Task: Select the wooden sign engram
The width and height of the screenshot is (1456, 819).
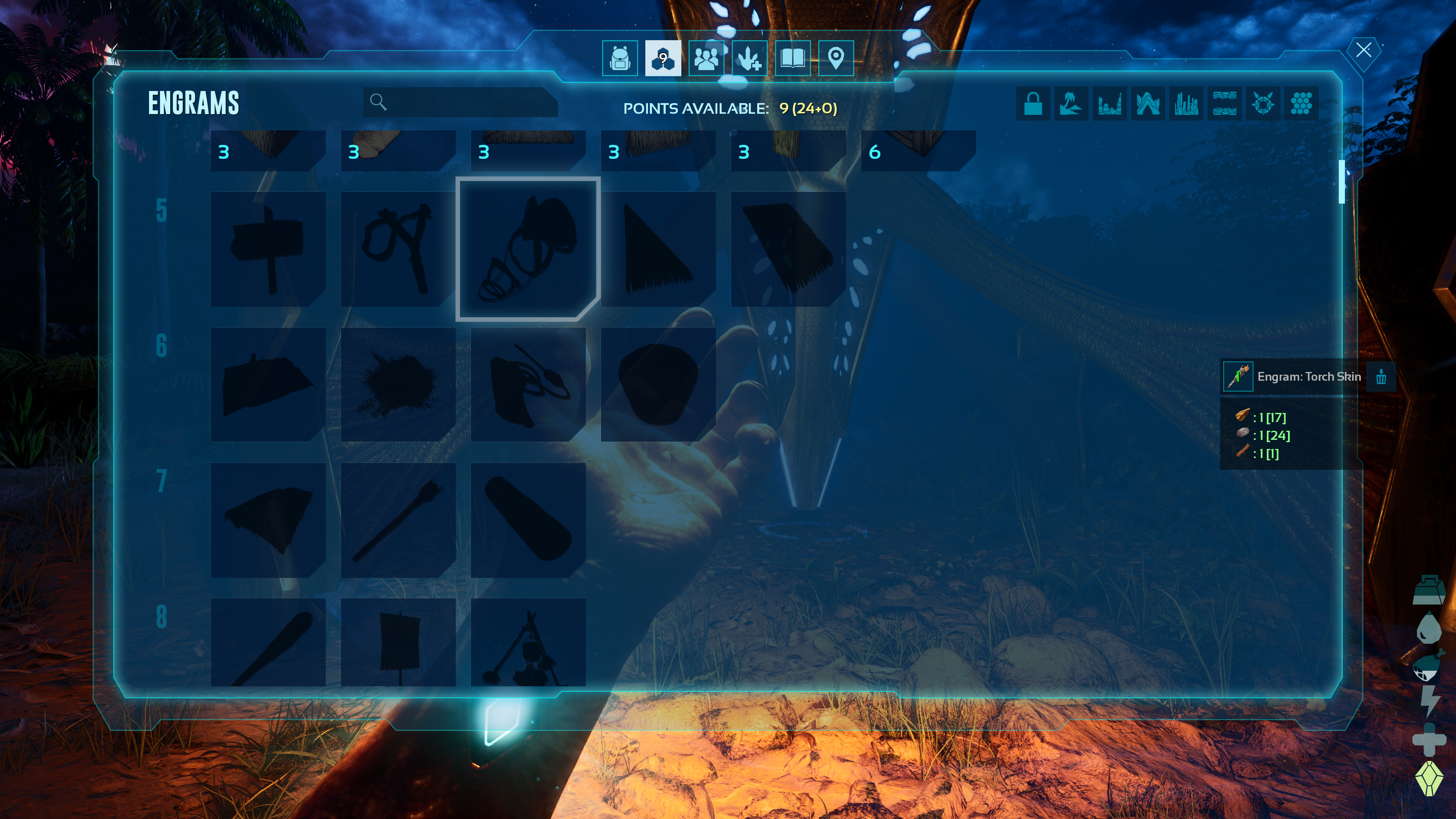Action: (x=268, y=249)
